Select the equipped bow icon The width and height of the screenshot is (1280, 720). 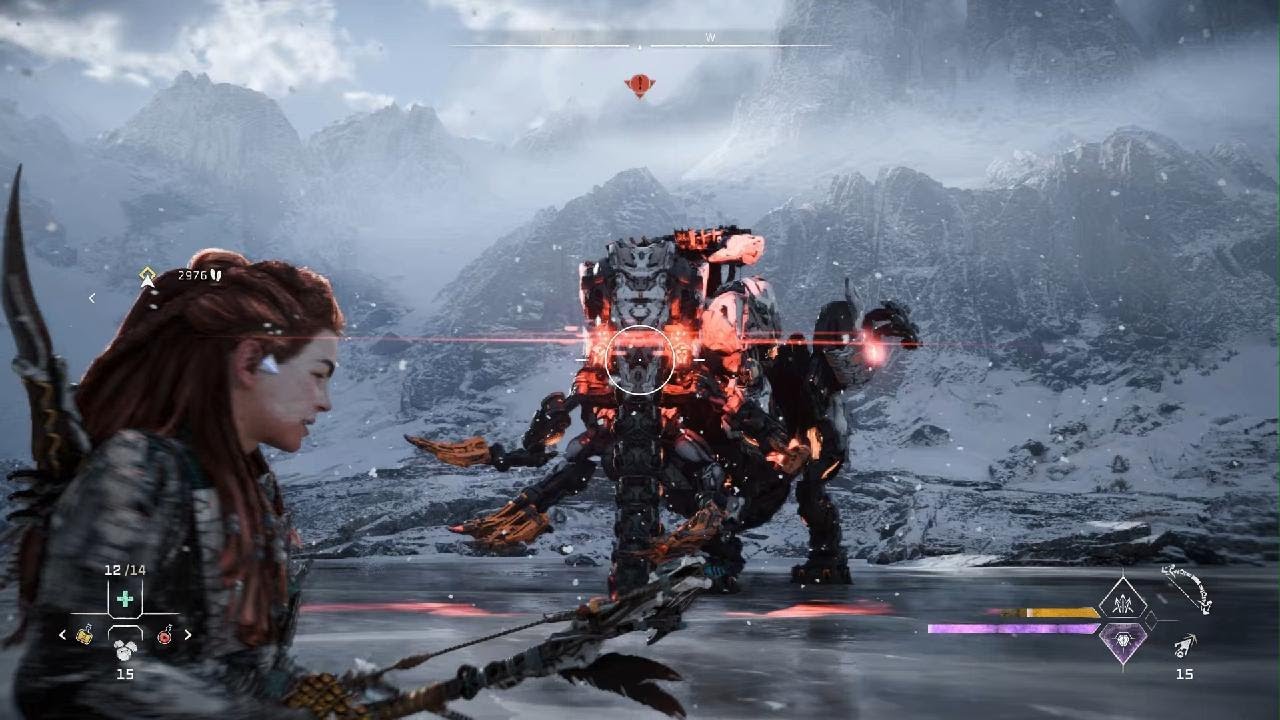point(1187,589)
